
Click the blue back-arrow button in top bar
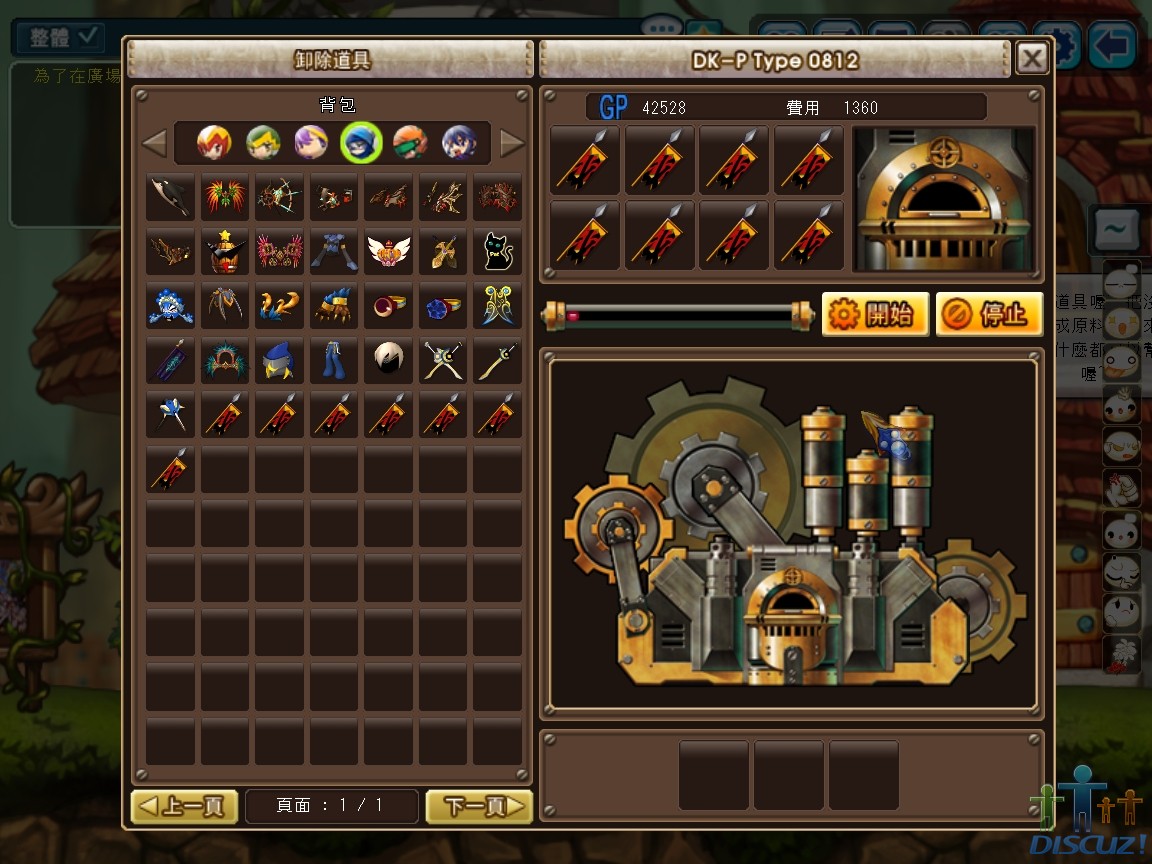coord(1113,45)
